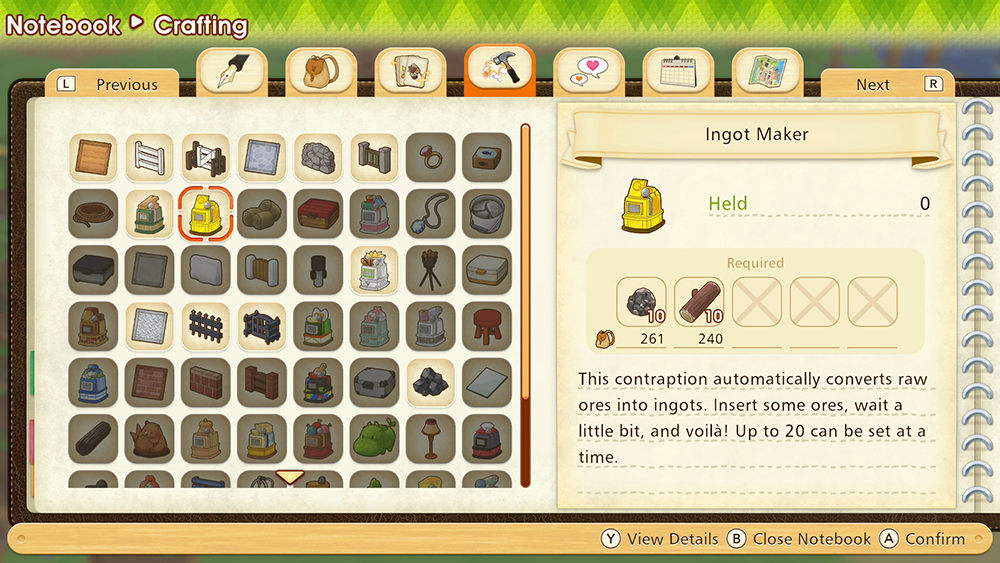
Task: Select the wooden board crafting recipe
Action: [x=94, y=158]
